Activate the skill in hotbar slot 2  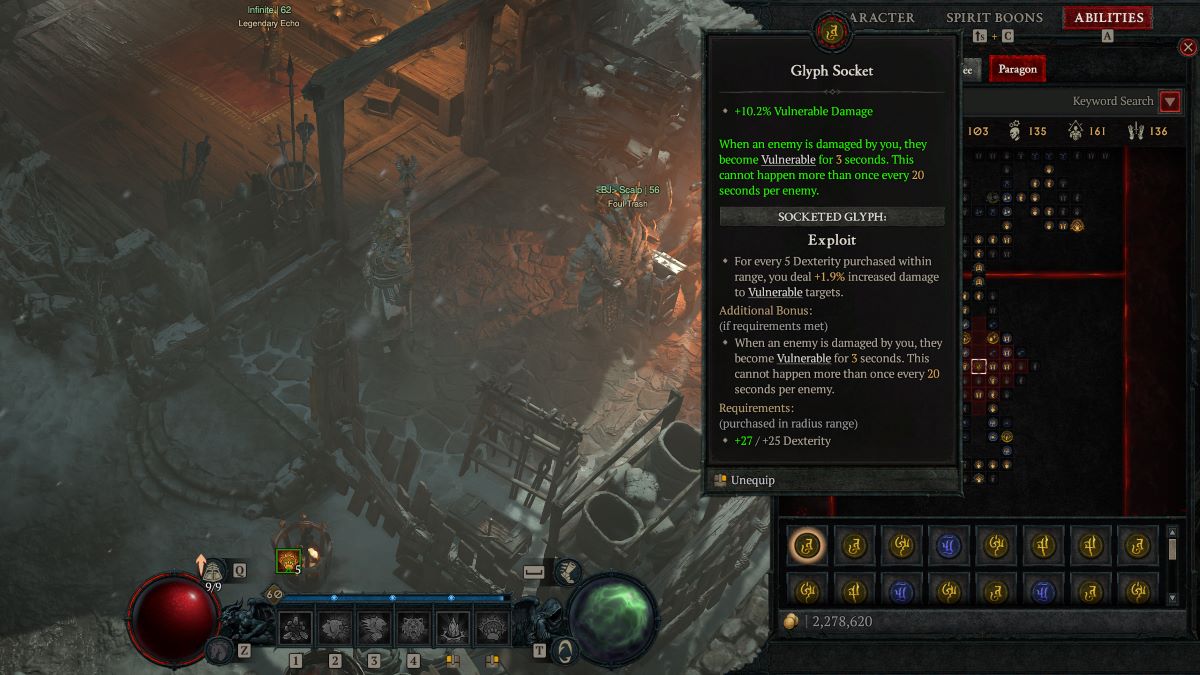tap(335, 629)
